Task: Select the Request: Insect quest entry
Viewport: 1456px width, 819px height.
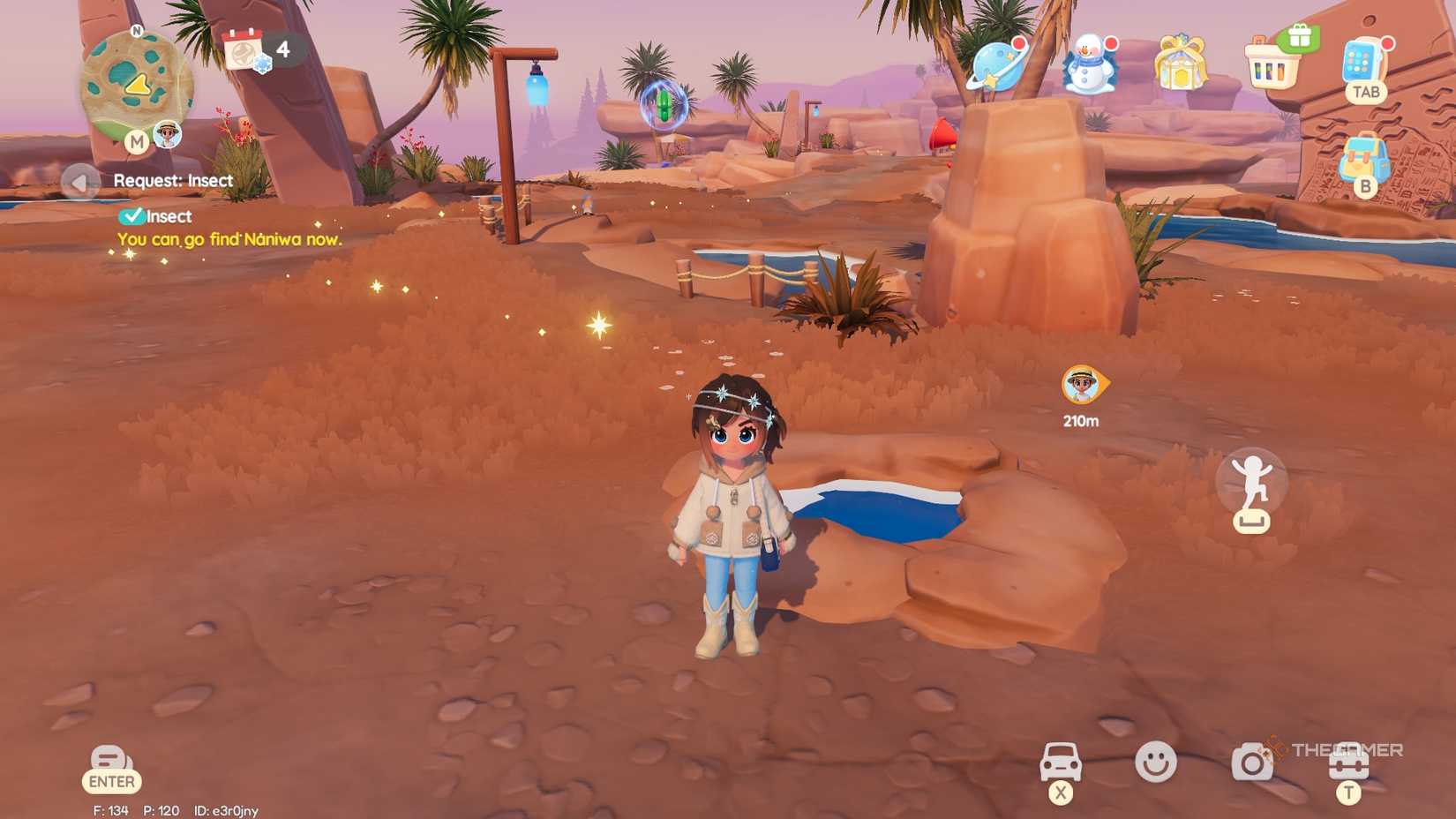Action: pos(173,180)
